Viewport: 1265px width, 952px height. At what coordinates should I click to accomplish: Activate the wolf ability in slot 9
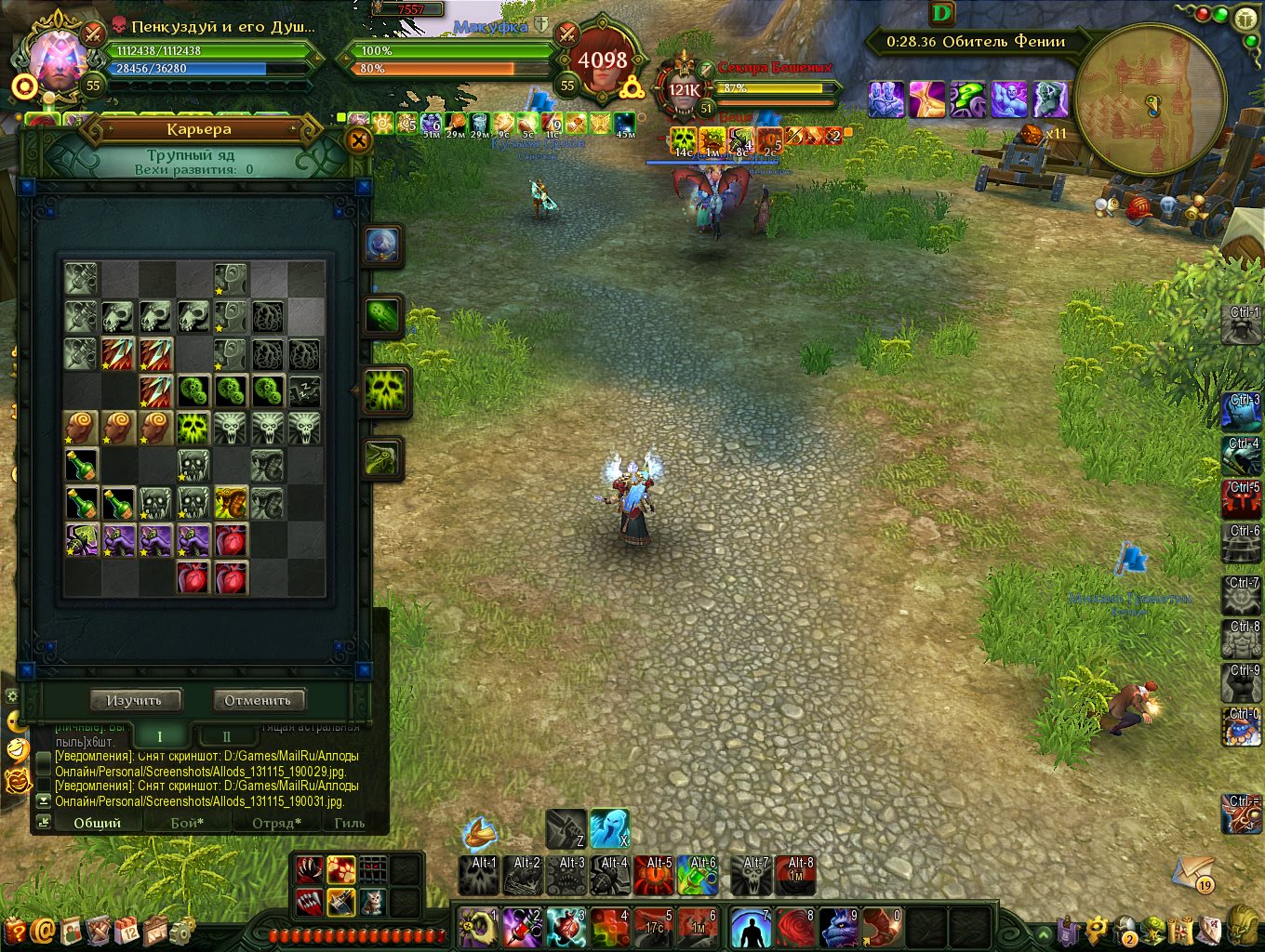click(x=839, y=928)
